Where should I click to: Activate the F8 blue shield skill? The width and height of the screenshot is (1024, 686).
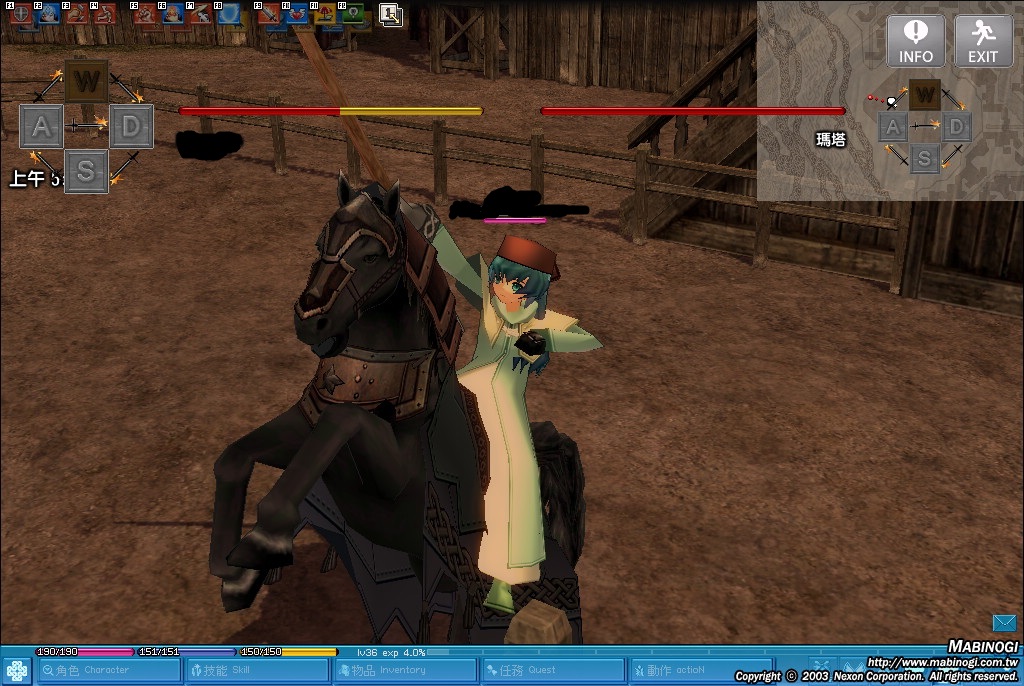(229, 14)
